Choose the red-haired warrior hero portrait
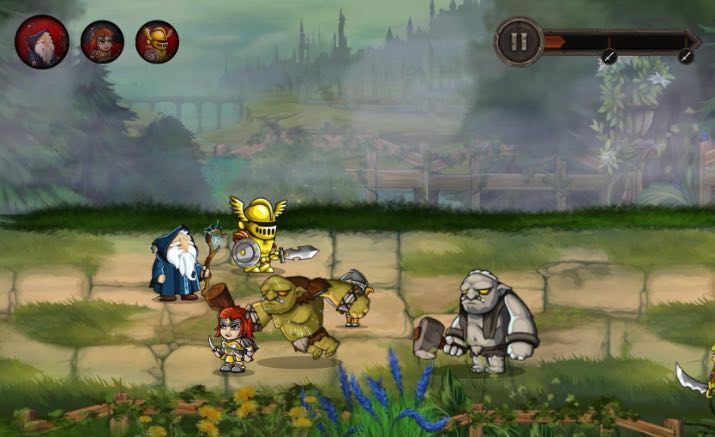Viewport: 715px width, 437px height. pos(102,42)
